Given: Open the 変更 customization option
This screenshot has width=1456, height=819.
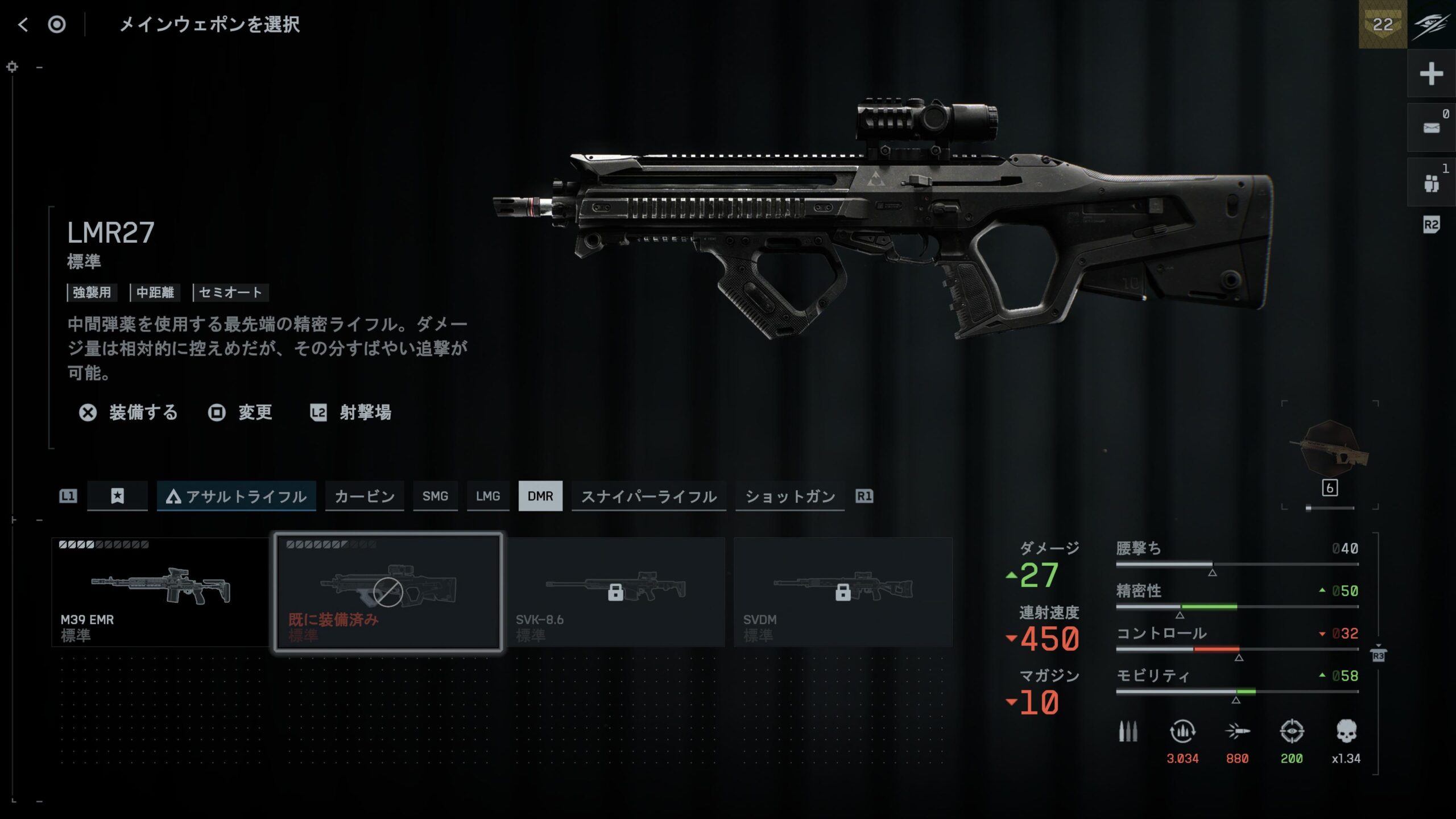Looking at the screenshot, I should tap(241, 412).
